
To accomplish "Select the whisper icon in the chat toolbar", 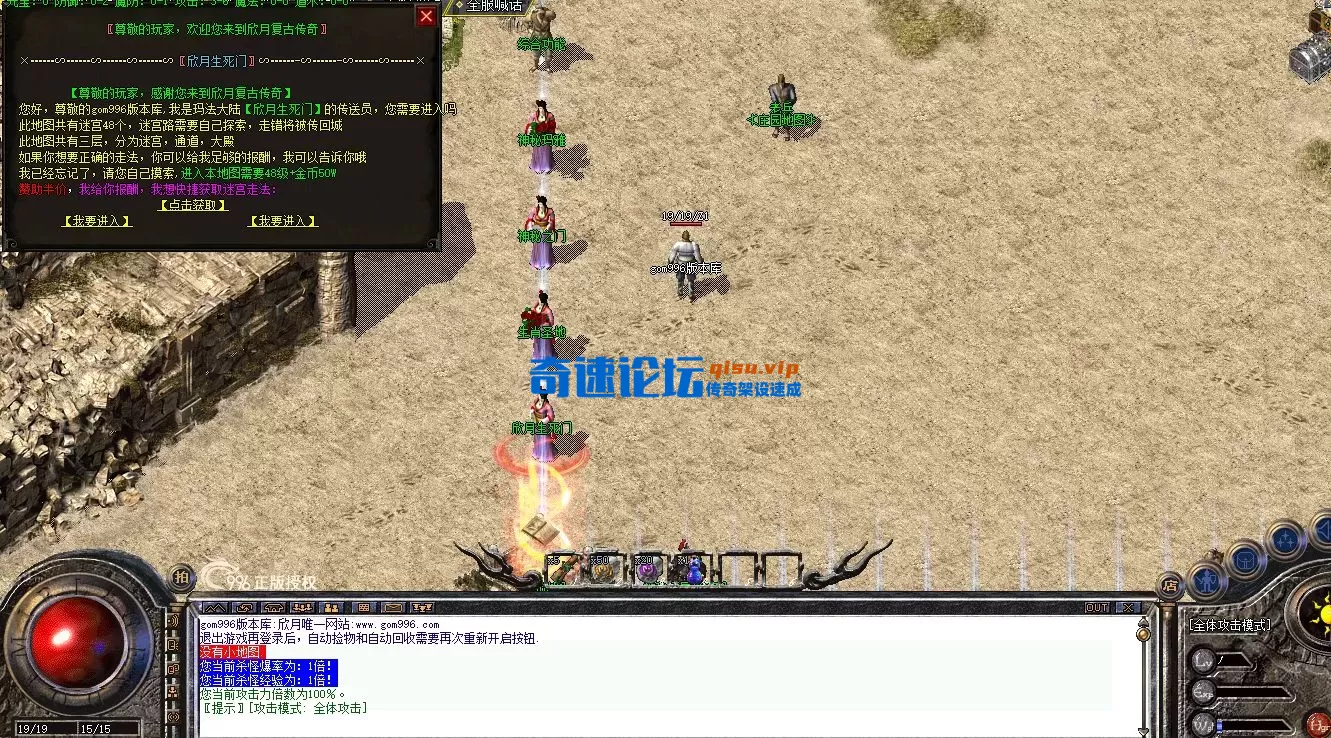I will point(245,607).
